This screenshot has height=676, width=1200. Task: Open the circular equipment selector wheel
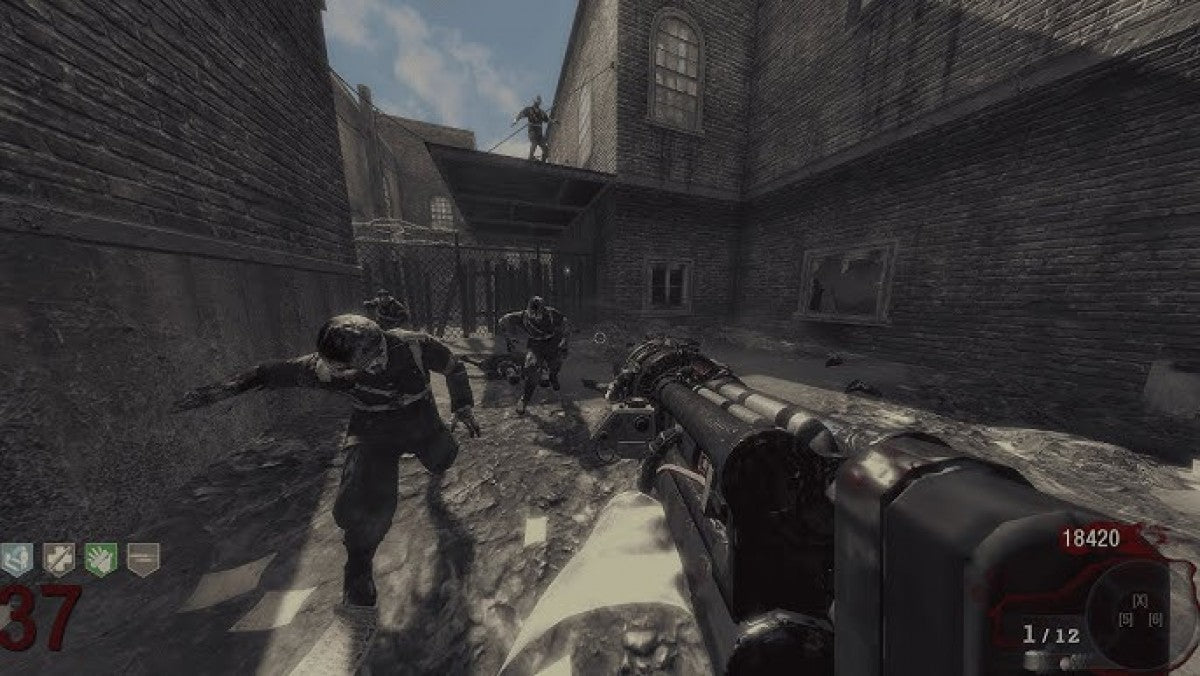(1138, 613)
